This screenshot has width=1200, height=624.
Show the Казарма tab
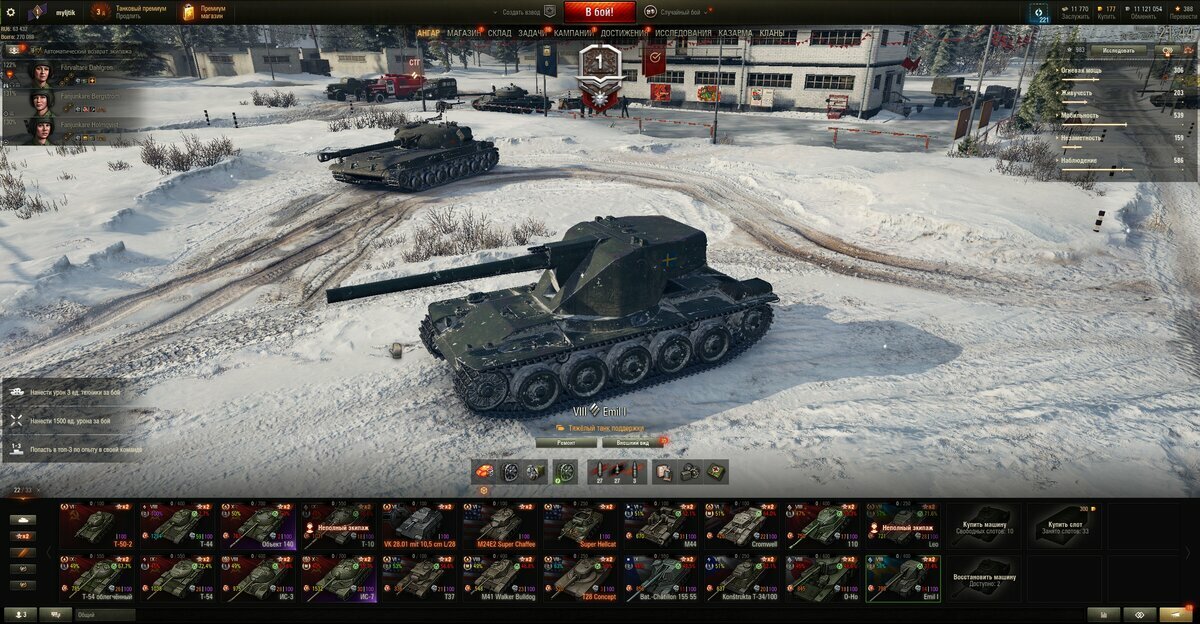click(735, 33)
